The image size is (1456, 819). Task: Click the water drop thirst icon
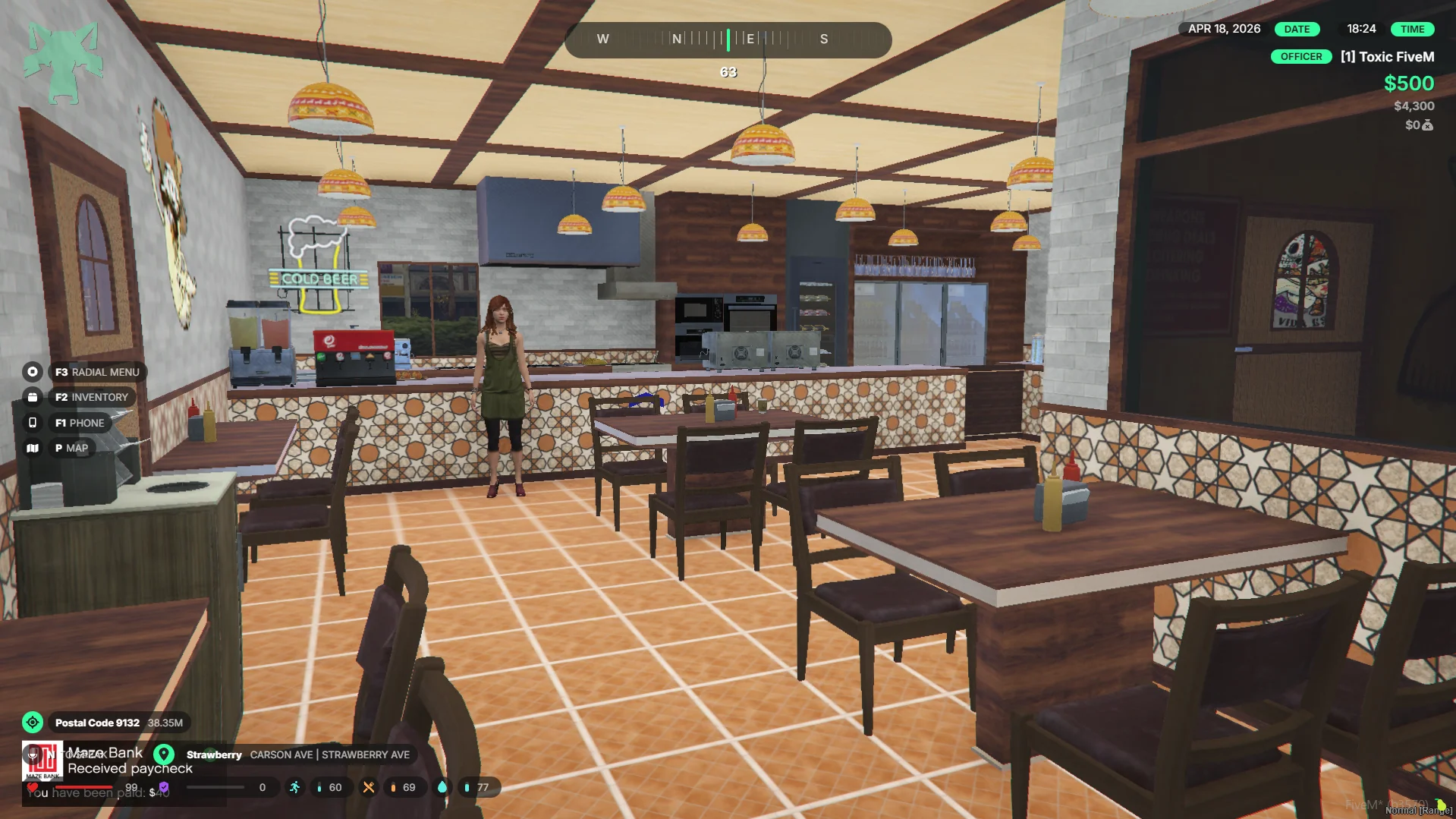click(442, 788)
